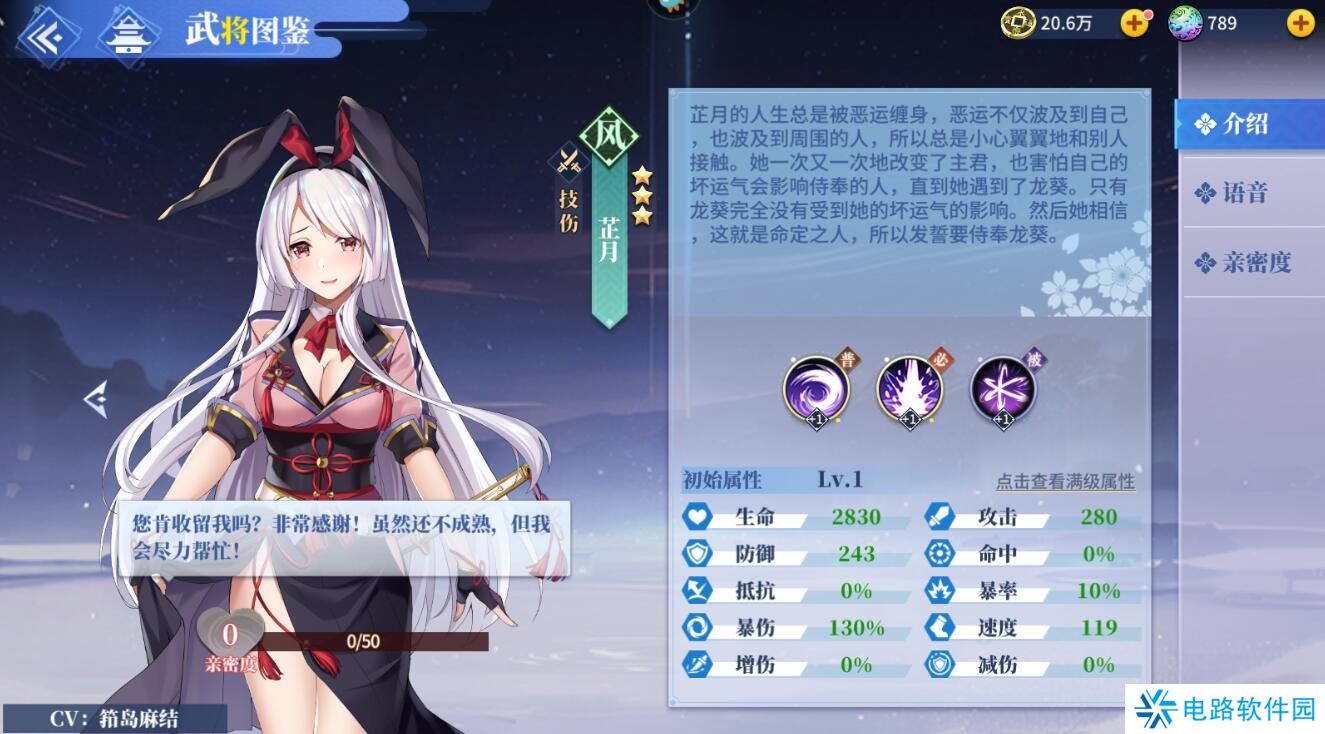View the 必 ultimate skill icon
This screenshot has width=1325, height=734.
pos(908,390)
